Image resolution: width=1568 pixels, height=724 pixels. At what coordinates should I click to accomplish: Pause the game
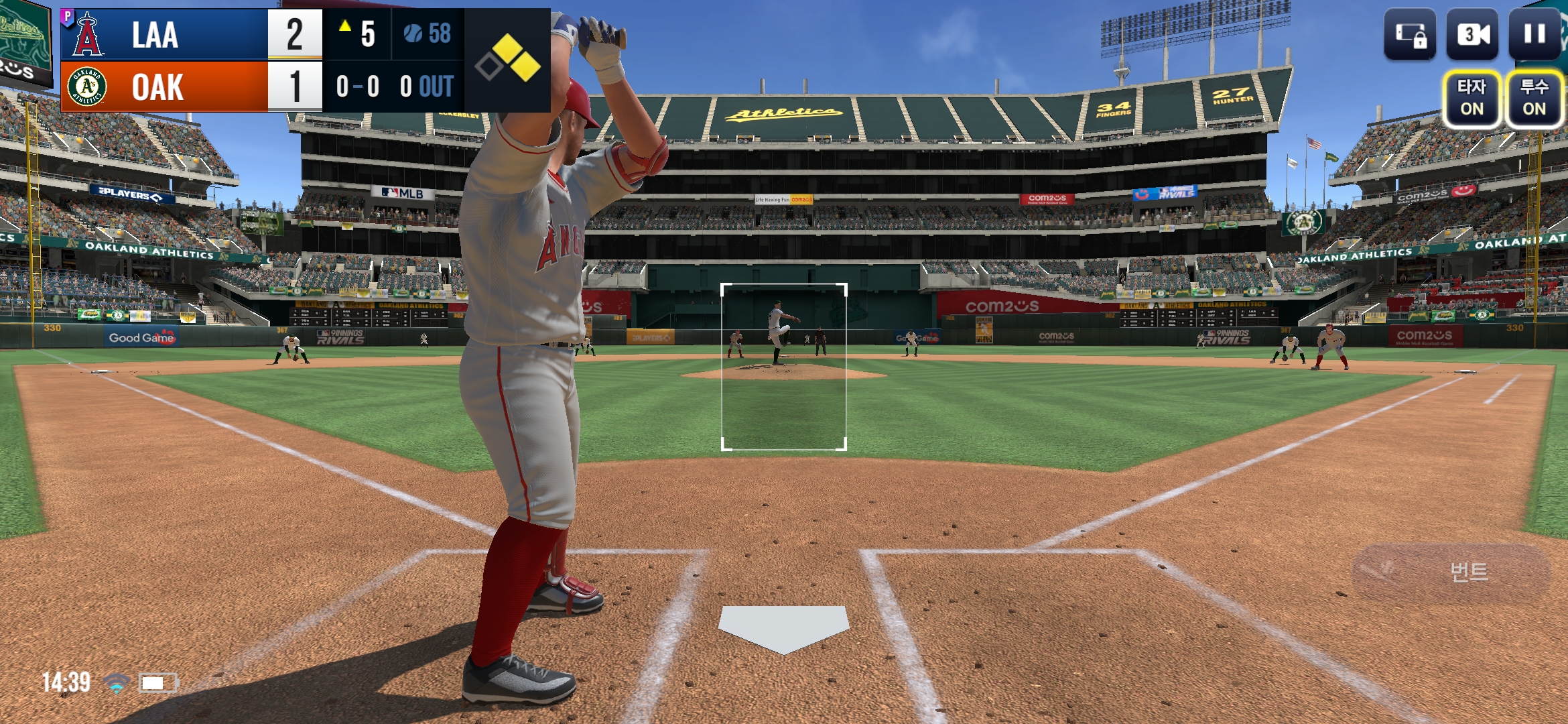tap(1534, 34)
